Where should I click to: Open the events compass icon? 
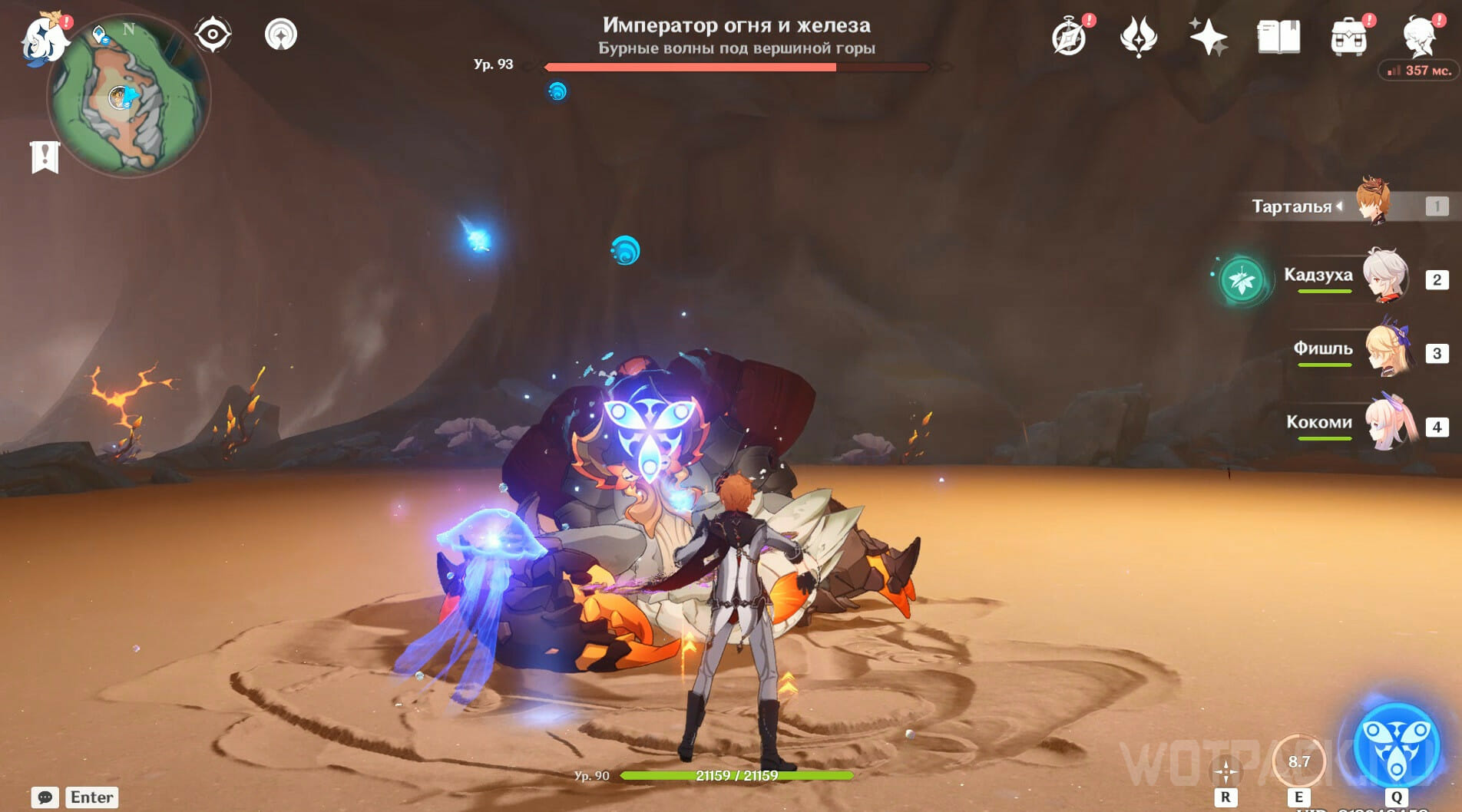[1069, 37]
